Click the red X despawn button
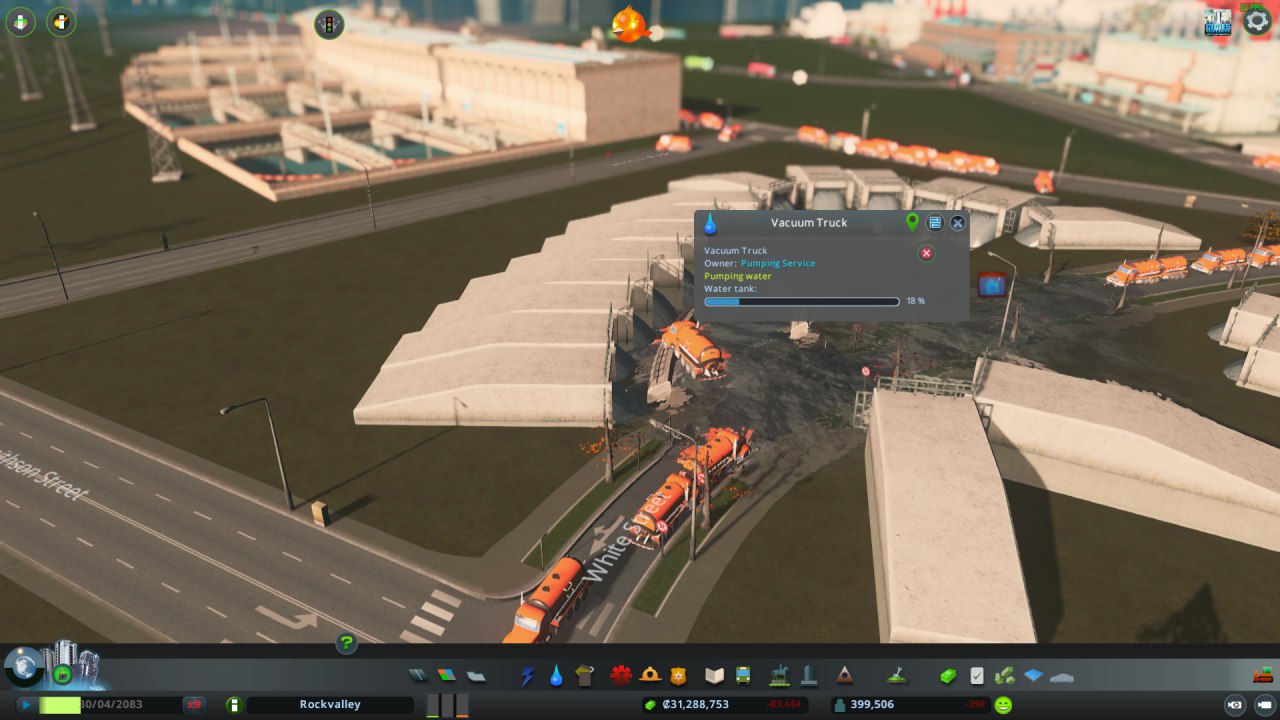This screenshot has width=1280, height=720. (926, 253)
